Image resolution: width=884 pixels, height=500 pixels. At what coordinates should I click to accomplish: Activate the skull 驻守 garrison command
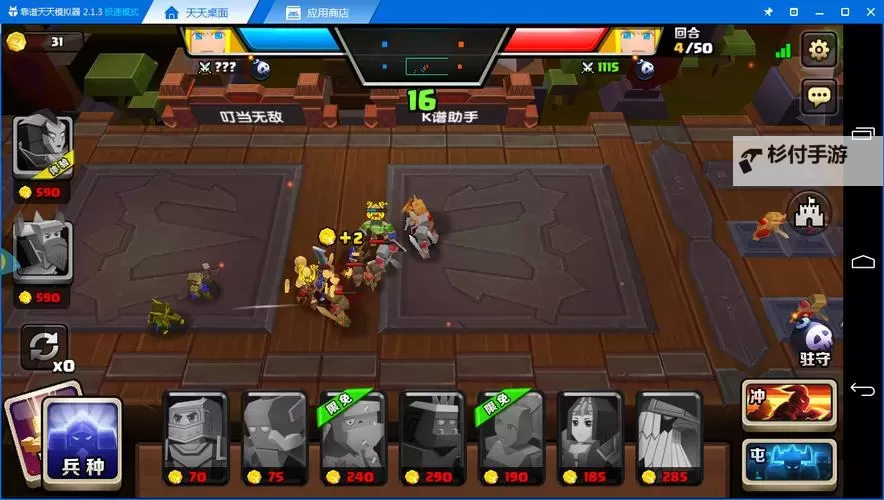tap(816, 340)
